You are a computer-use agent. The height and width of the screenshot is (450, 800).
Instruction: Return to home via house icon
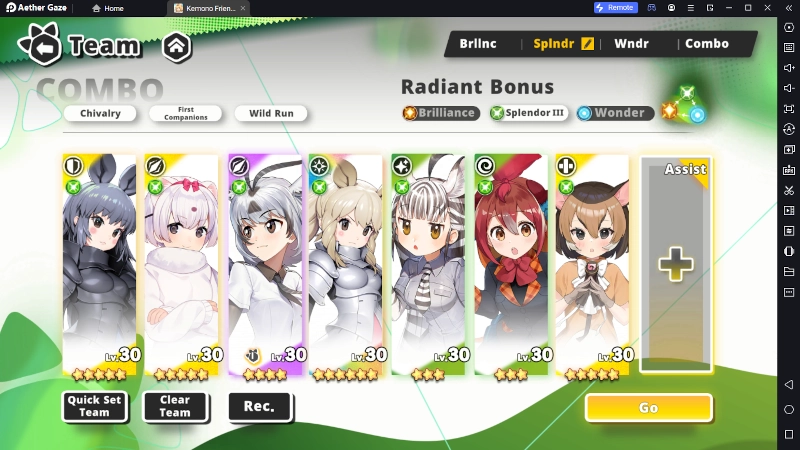[x=176, y=46]
